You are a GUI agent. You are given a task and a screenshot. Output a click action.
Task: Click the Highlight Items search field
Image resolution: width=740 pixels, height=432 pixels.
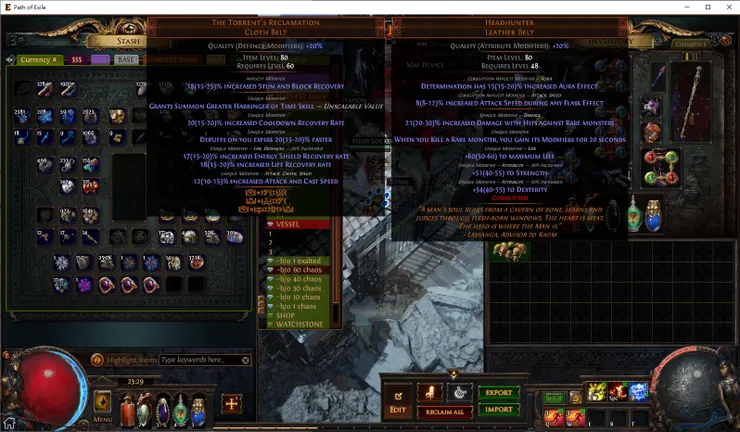tap(205, 359)
